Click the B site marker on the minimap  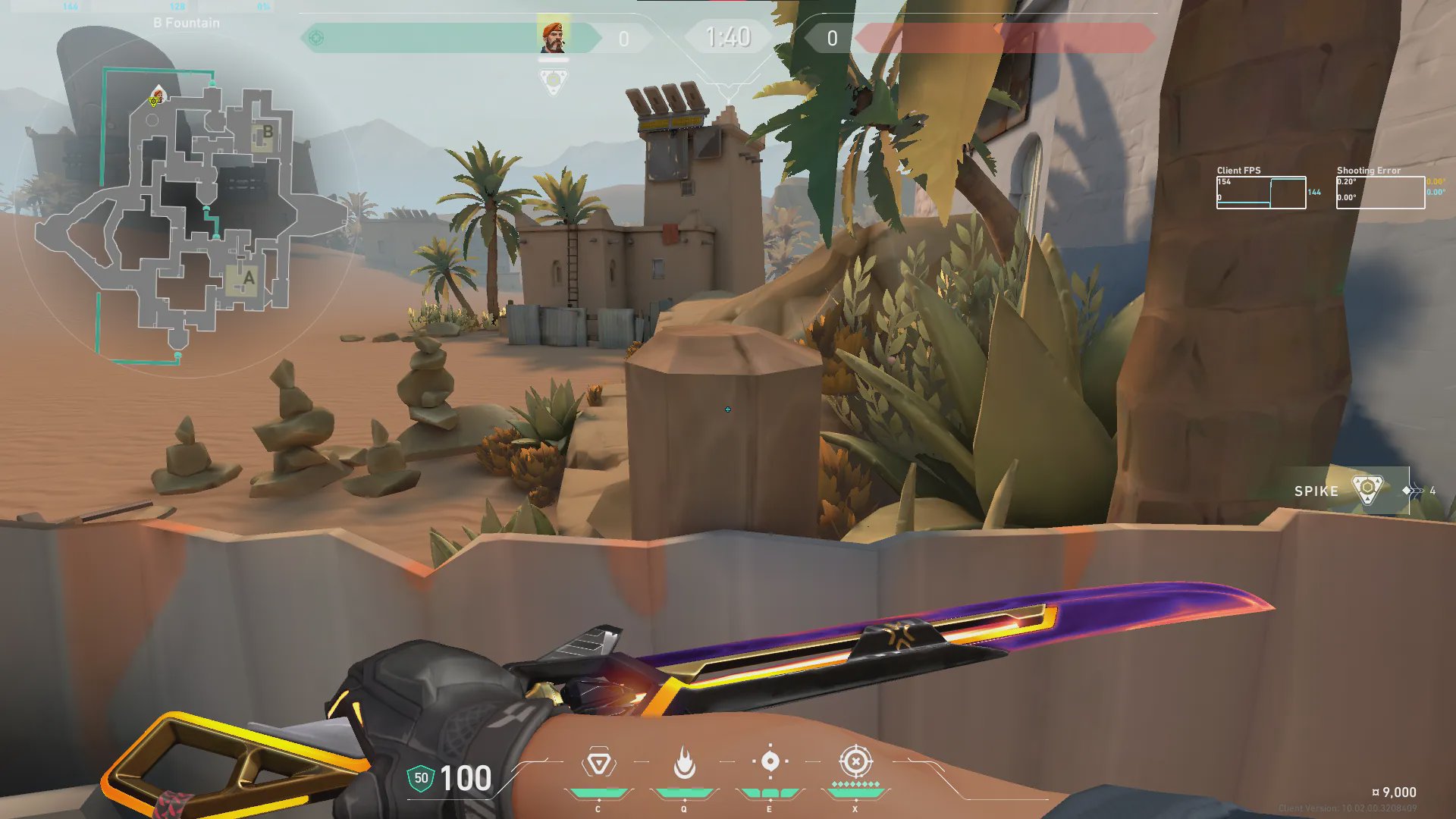[x=267, y=132]
